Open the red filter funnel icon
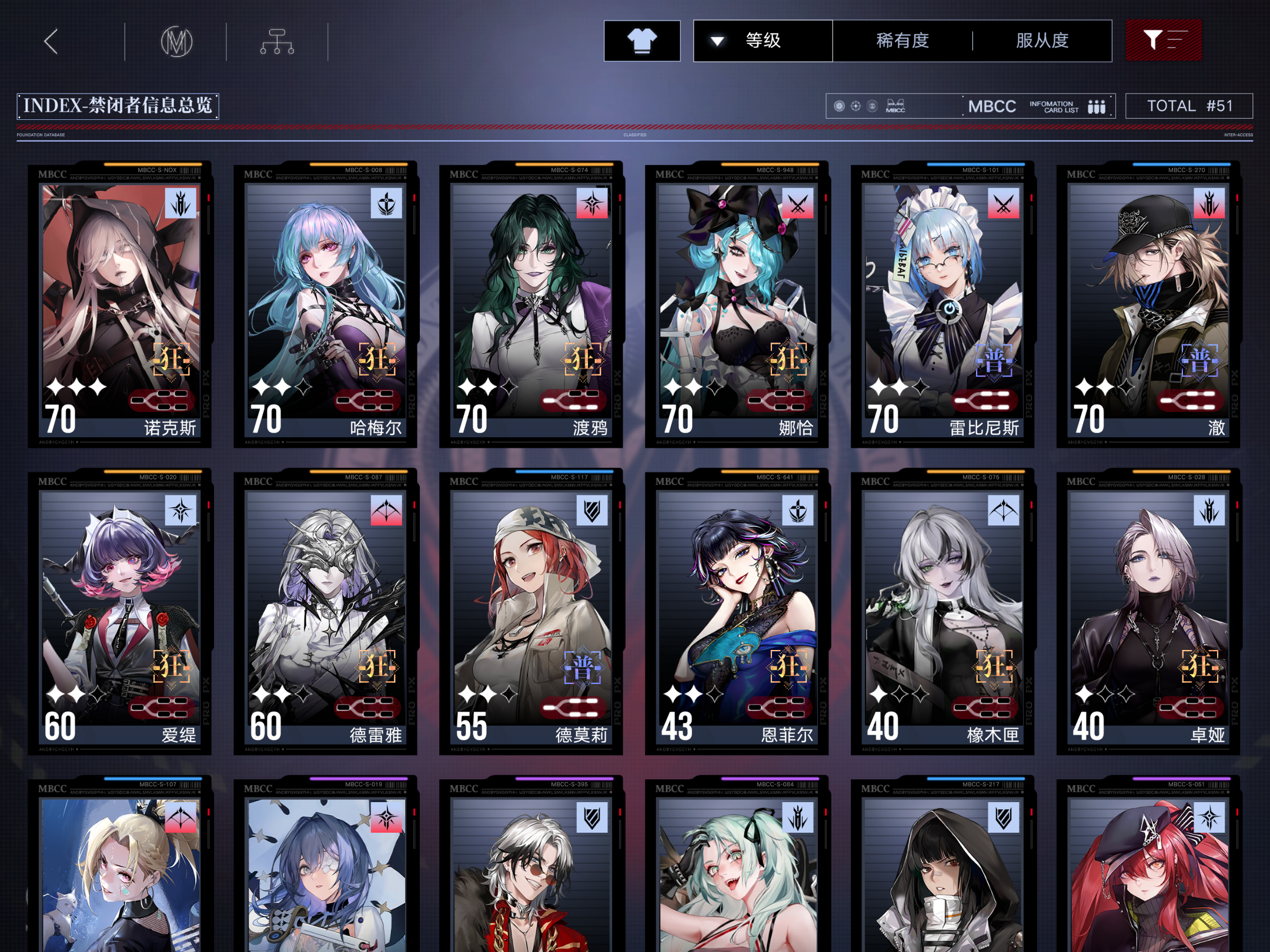Image resolution: width=1270 pixels, height=952 pixels. [1164, 40]
